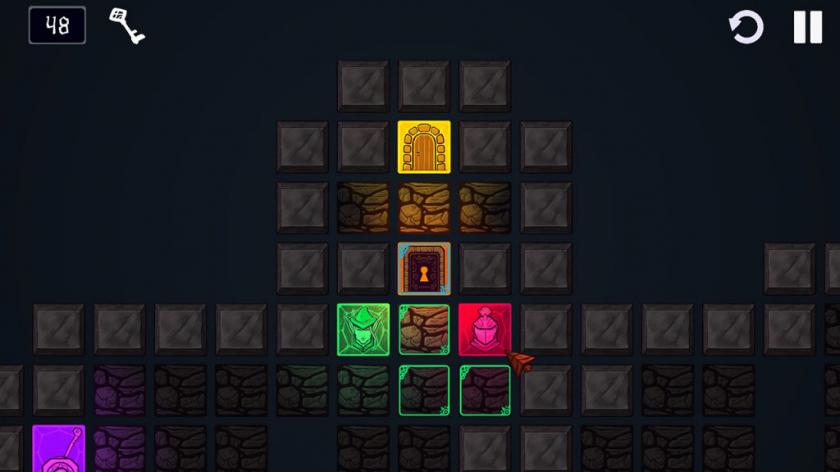Pause the game
This screenshot has height=472, width=840.
pos(807,27)
